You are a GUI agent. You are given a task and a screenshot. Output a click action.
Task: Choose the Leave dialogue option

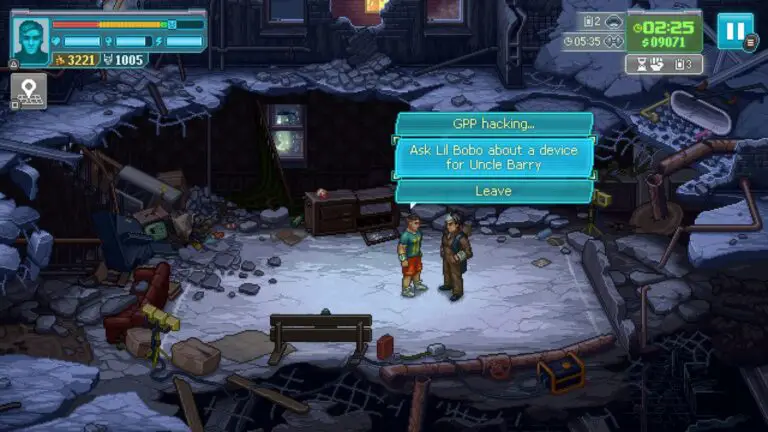[494, 190]
